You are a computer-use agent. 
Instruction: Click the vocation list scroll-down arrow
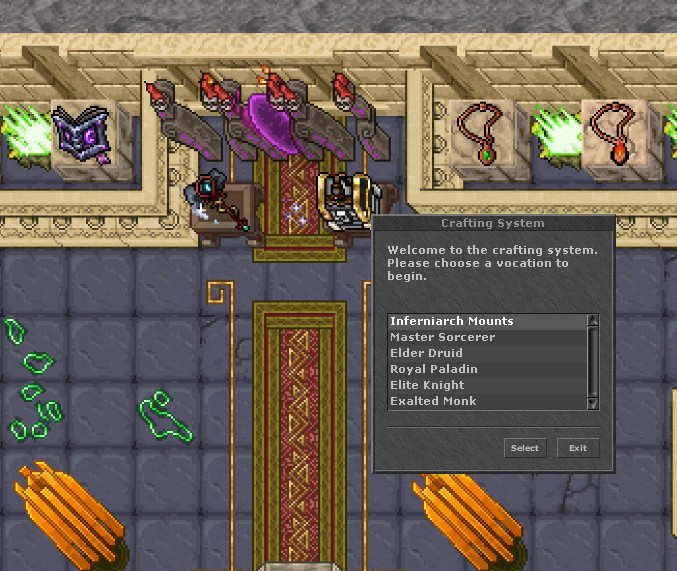[x=593, y=403]
